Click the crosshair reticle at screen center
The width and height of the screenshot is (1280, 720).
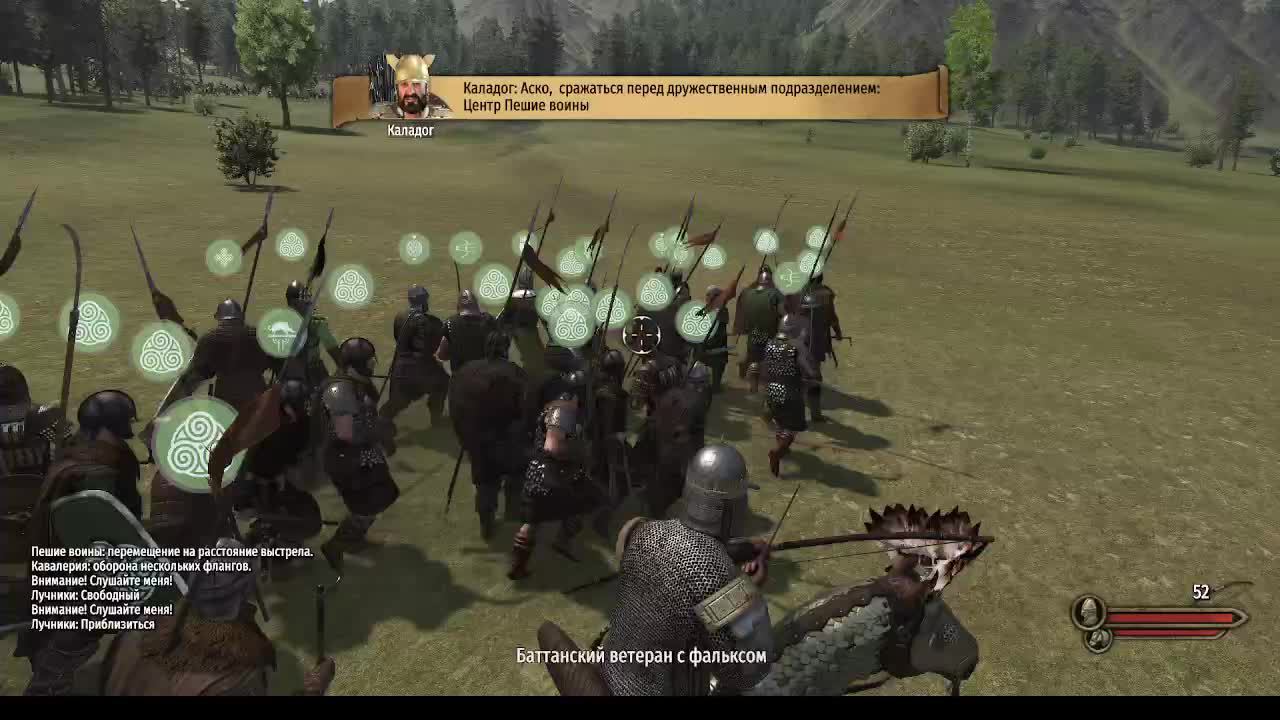pos(641,333)
